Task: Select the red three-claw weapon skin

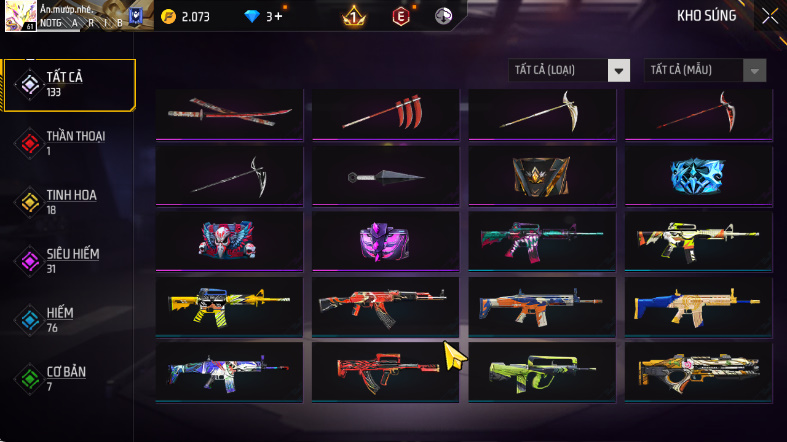Action: point(385,113)
